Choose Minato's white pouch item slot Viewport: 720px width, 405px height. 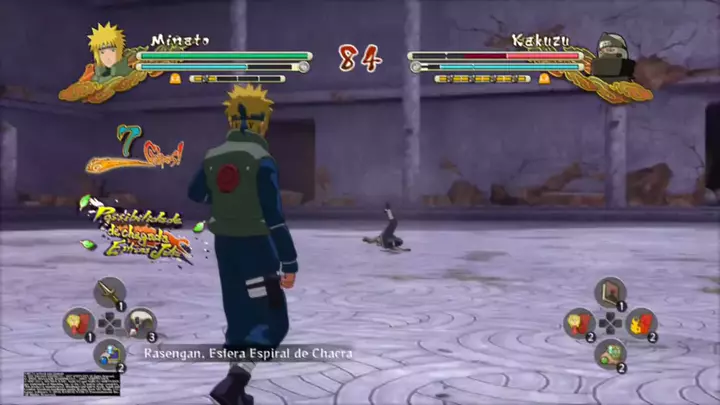pyautogui.click(x=141, y=322)
